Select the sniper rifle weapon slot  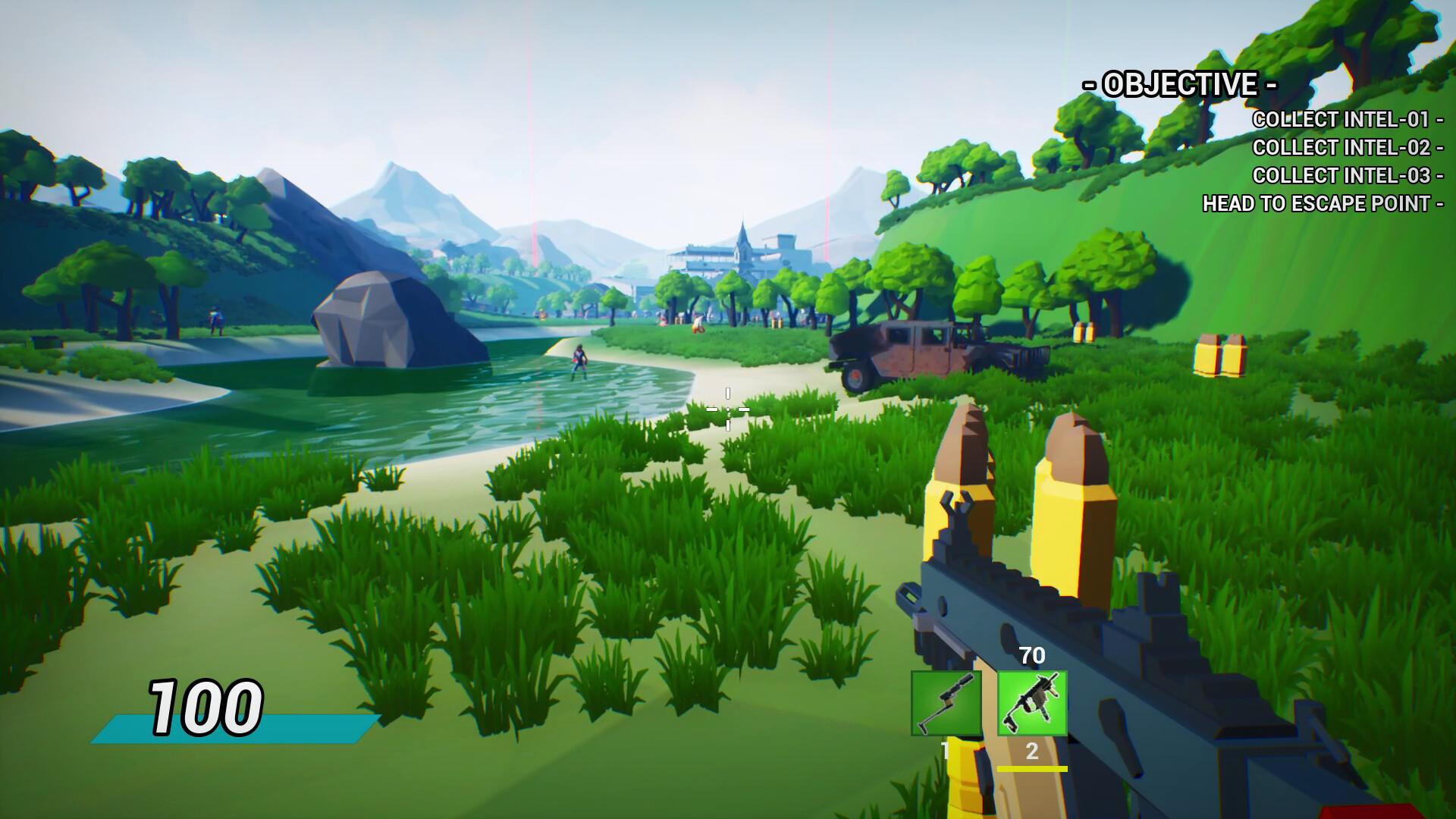tap(946, 703)
